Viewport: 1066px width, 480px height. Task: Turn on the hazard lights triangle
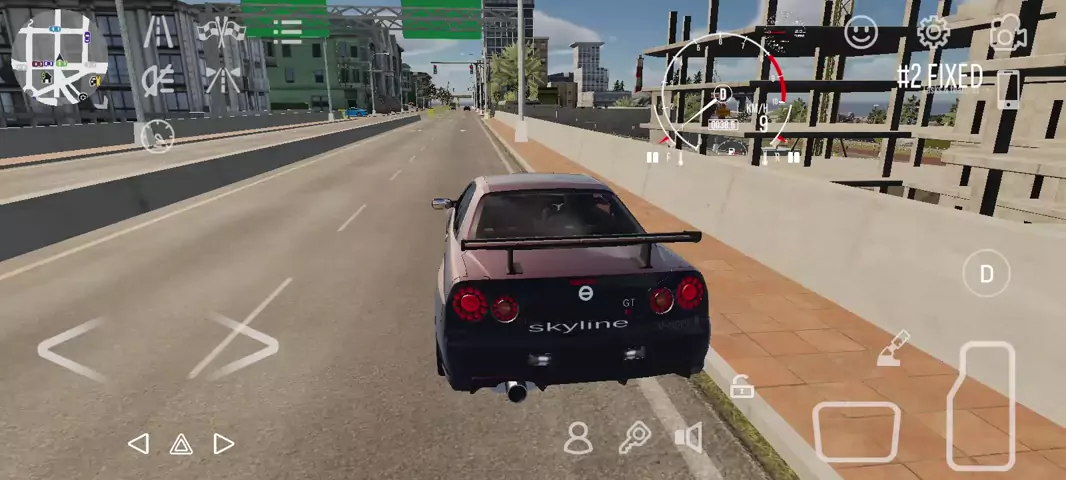[181, 444]
